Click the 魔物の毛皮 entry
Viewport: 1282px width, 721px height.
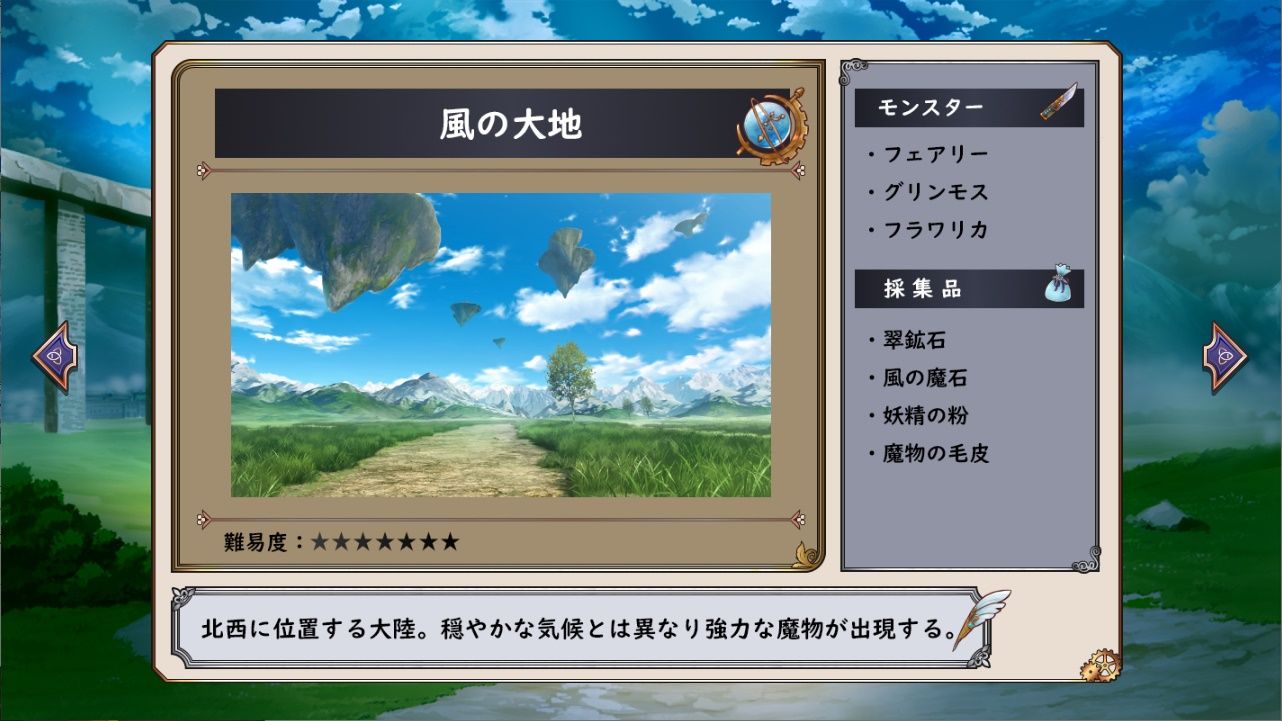coord(934,453)
